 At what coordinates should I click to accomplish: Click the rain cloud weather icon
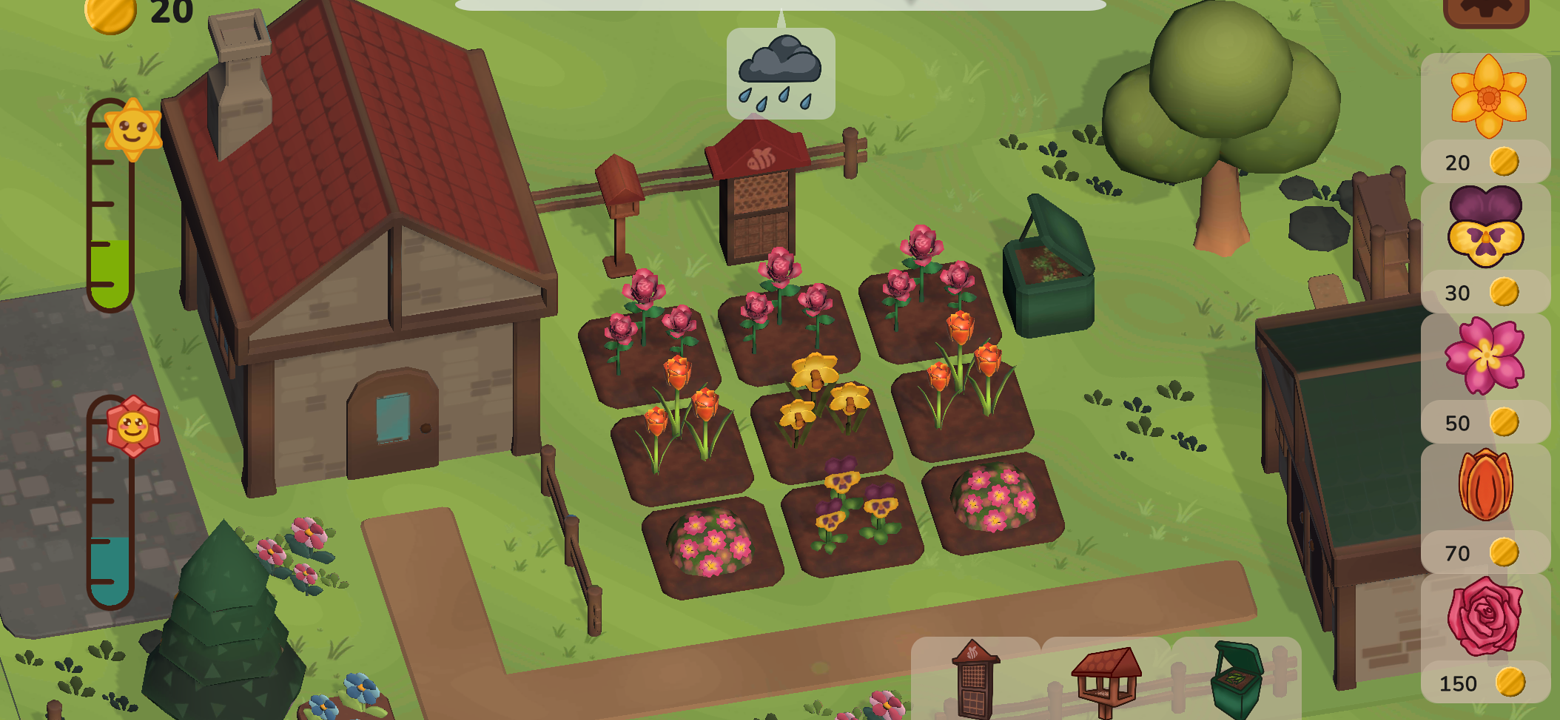point(780,73)
